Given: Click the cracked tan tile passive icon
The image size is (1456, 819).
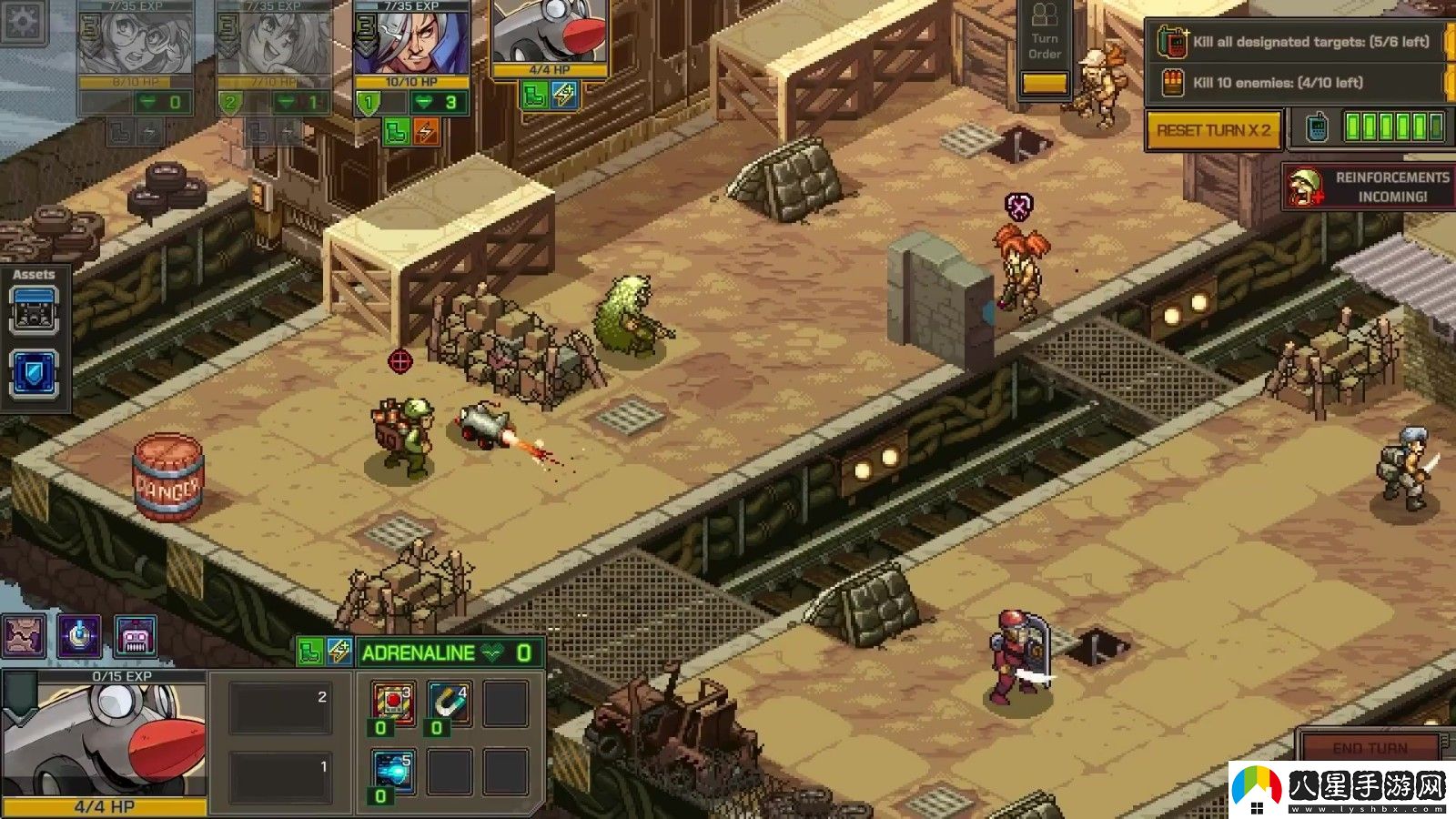Looking at the screenshot, I should coord(23,636).
